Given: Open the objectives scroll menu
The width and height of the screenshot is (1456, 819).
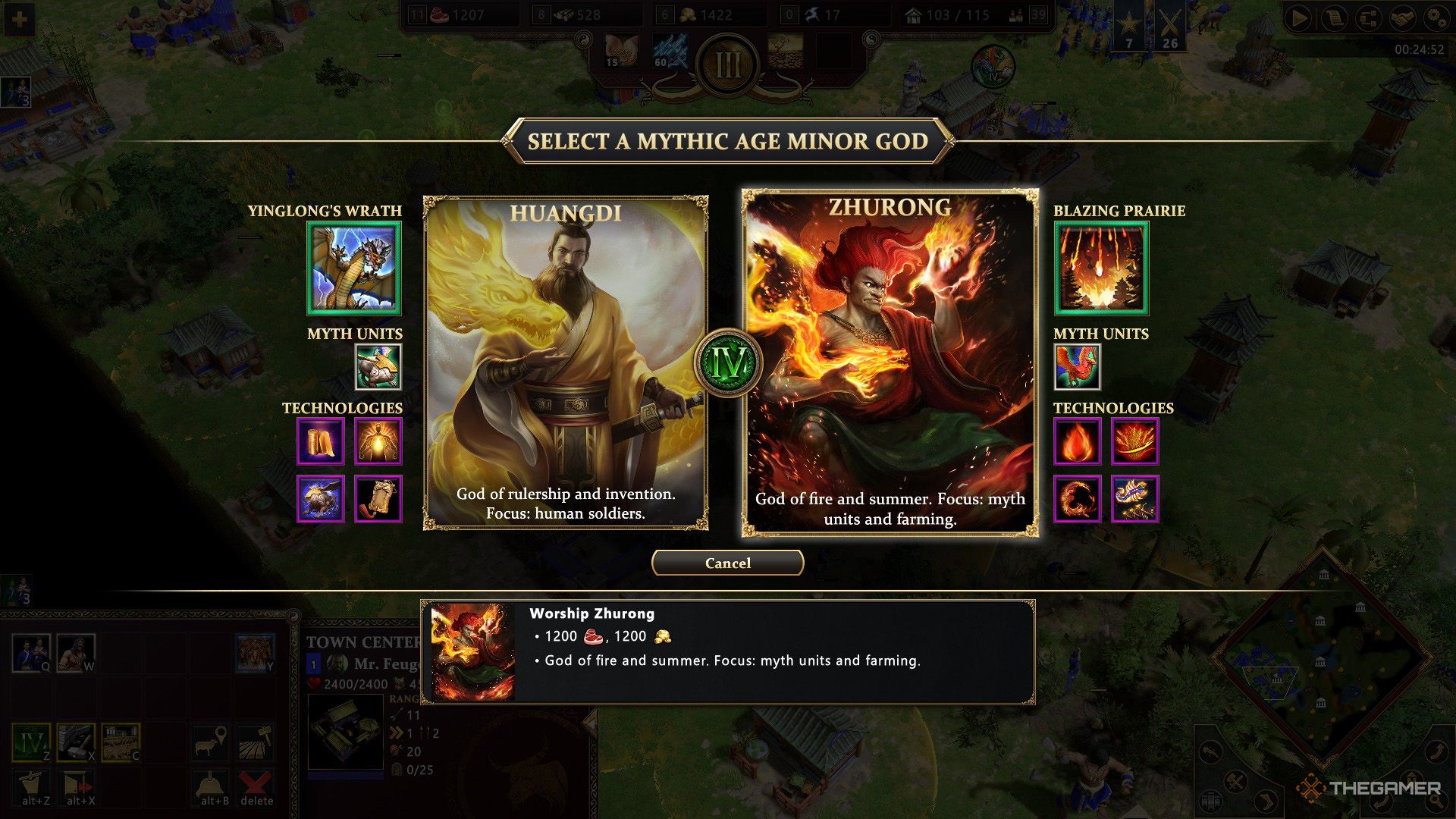Looking at the screenshot, I should coord(1336,19).
